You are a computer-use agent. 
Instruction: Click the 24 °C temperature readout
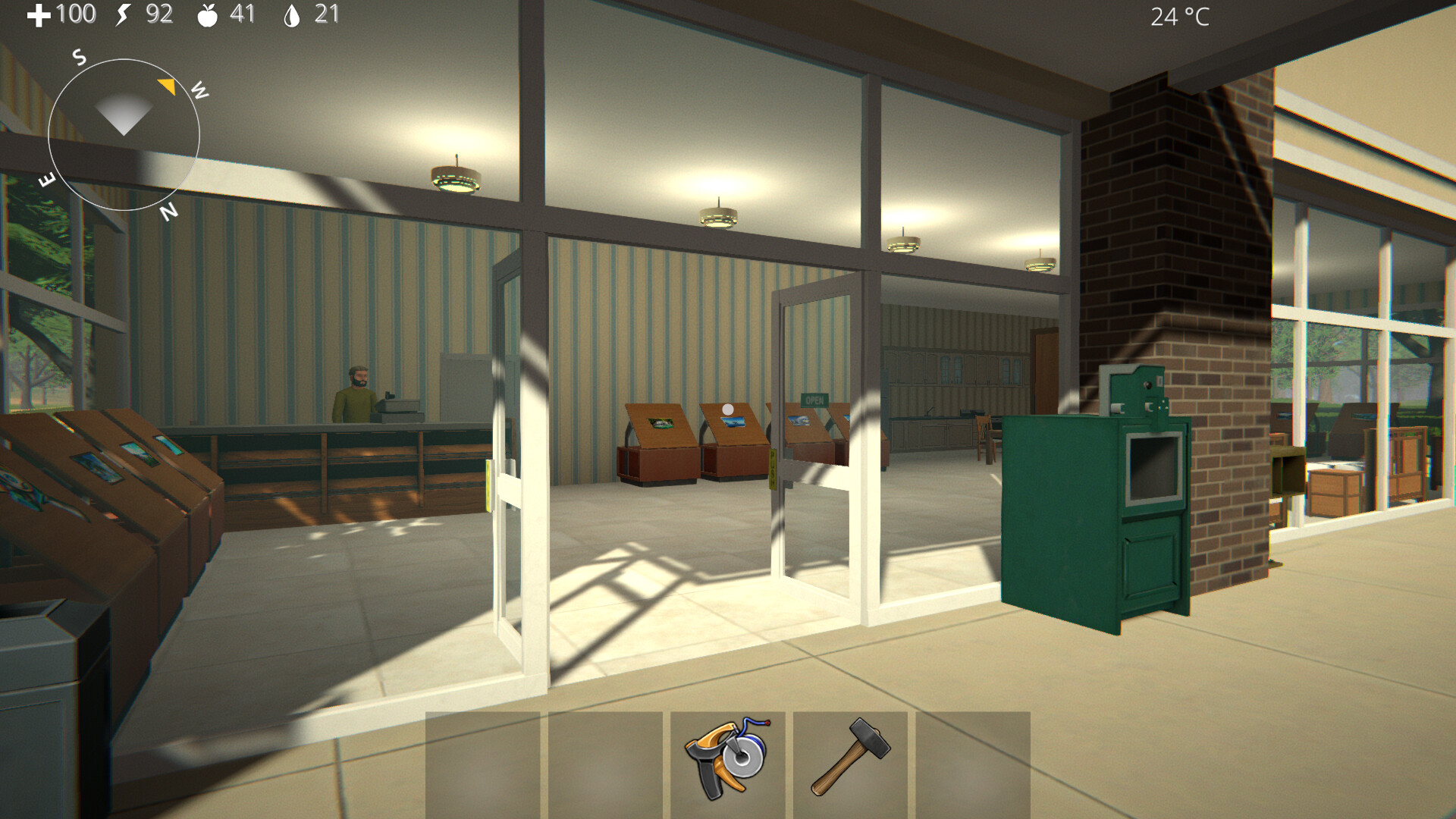click(1180, 16)
